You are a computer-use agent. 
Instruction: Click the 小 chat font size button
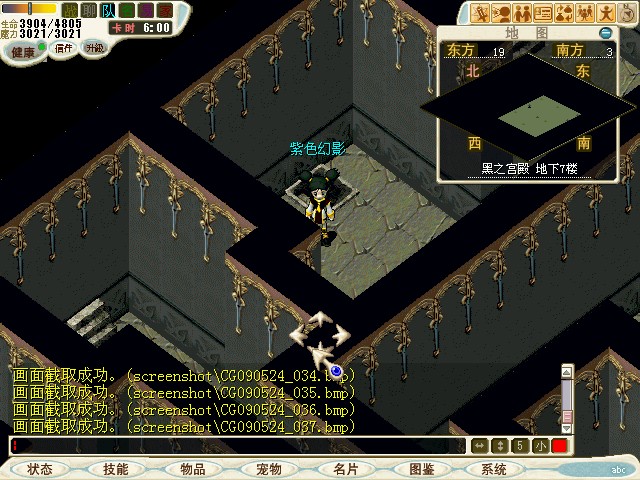[x=541, y=446]
